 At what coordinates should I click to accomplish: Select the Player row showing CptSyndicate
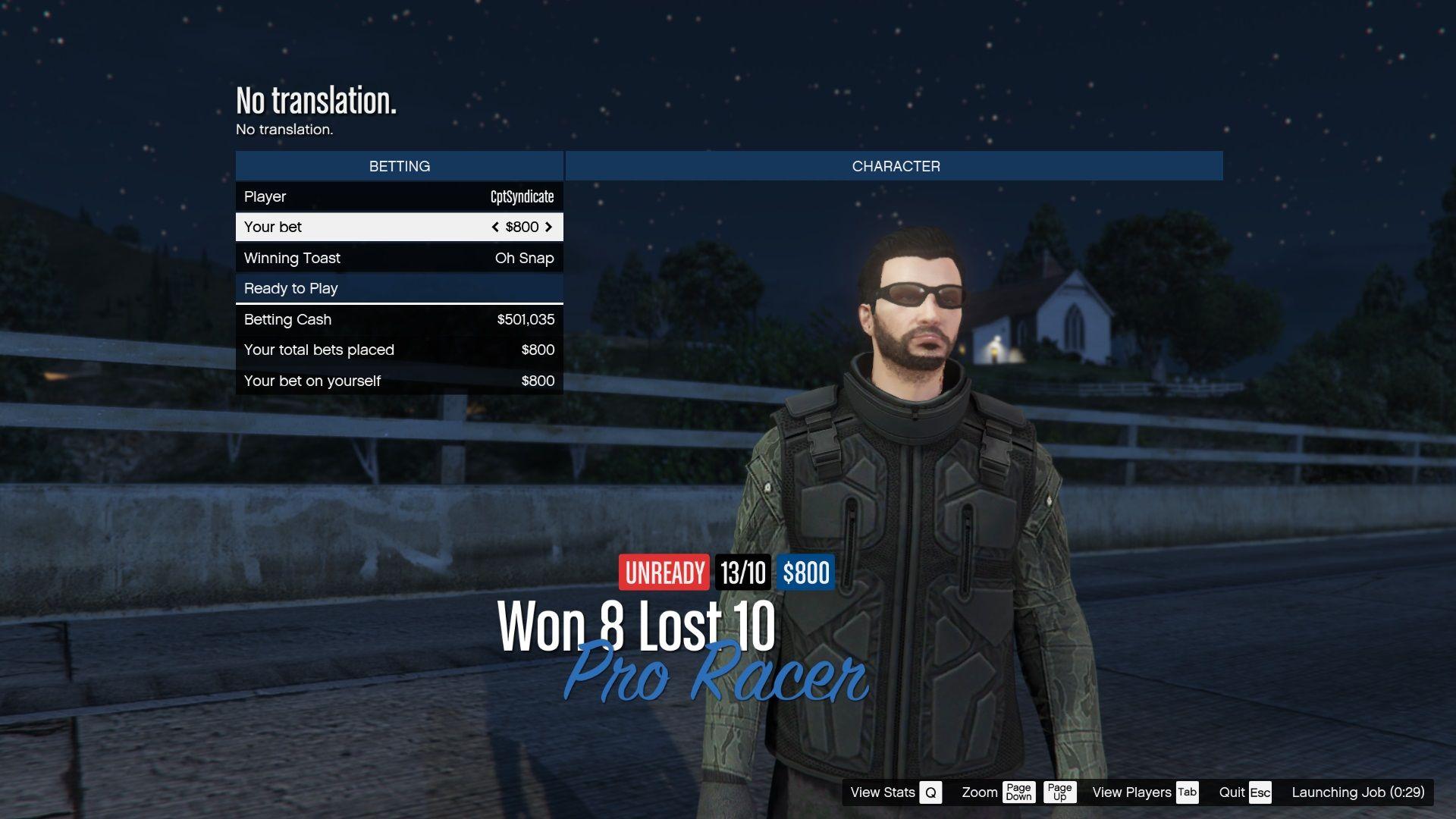click(399, 196)
